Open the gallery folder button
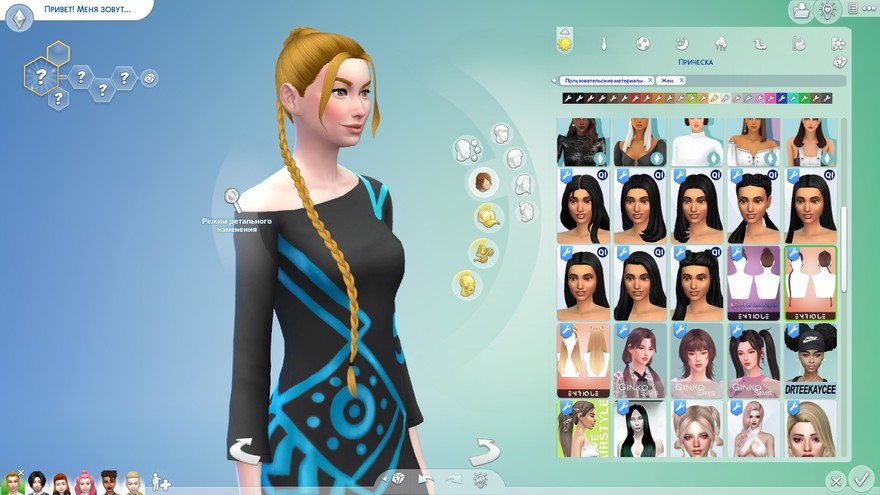Image resolution: width=880 pixels, height=495 pixels. (x=801, y=11)
